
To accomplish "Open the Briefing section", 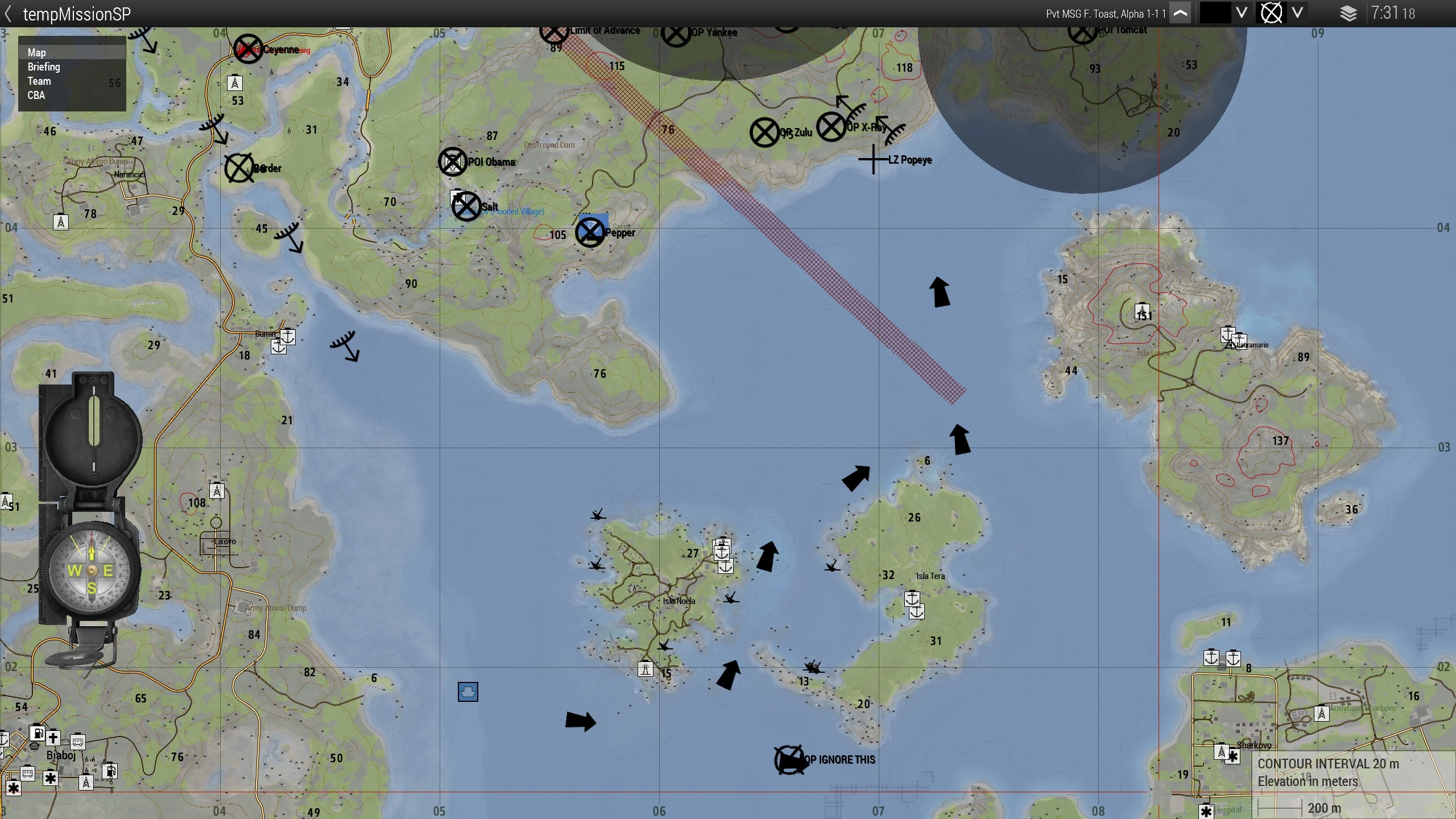I will click(44, 67).
